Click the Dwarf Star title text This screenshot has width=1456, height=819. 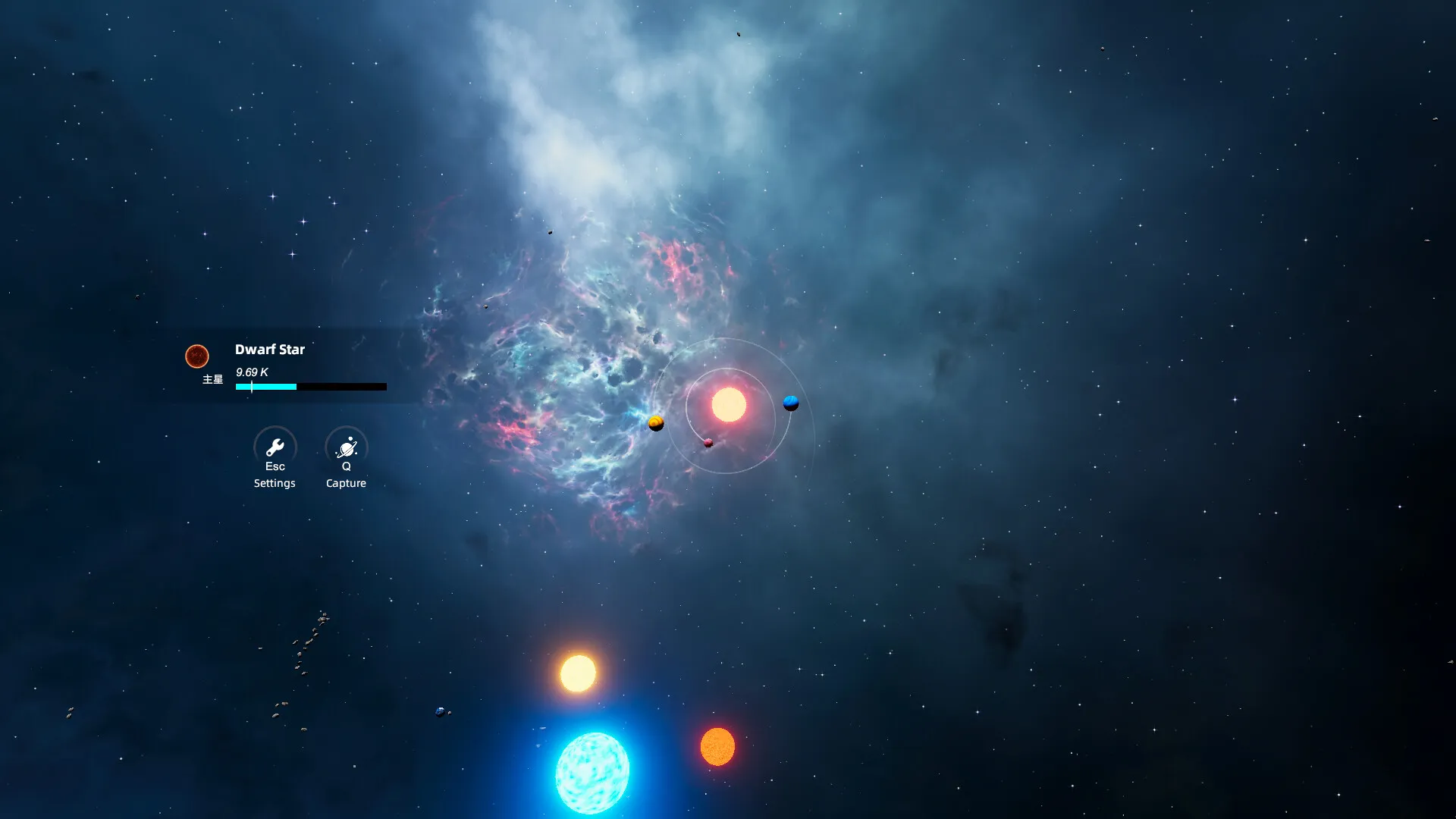[x=270, y=350]
